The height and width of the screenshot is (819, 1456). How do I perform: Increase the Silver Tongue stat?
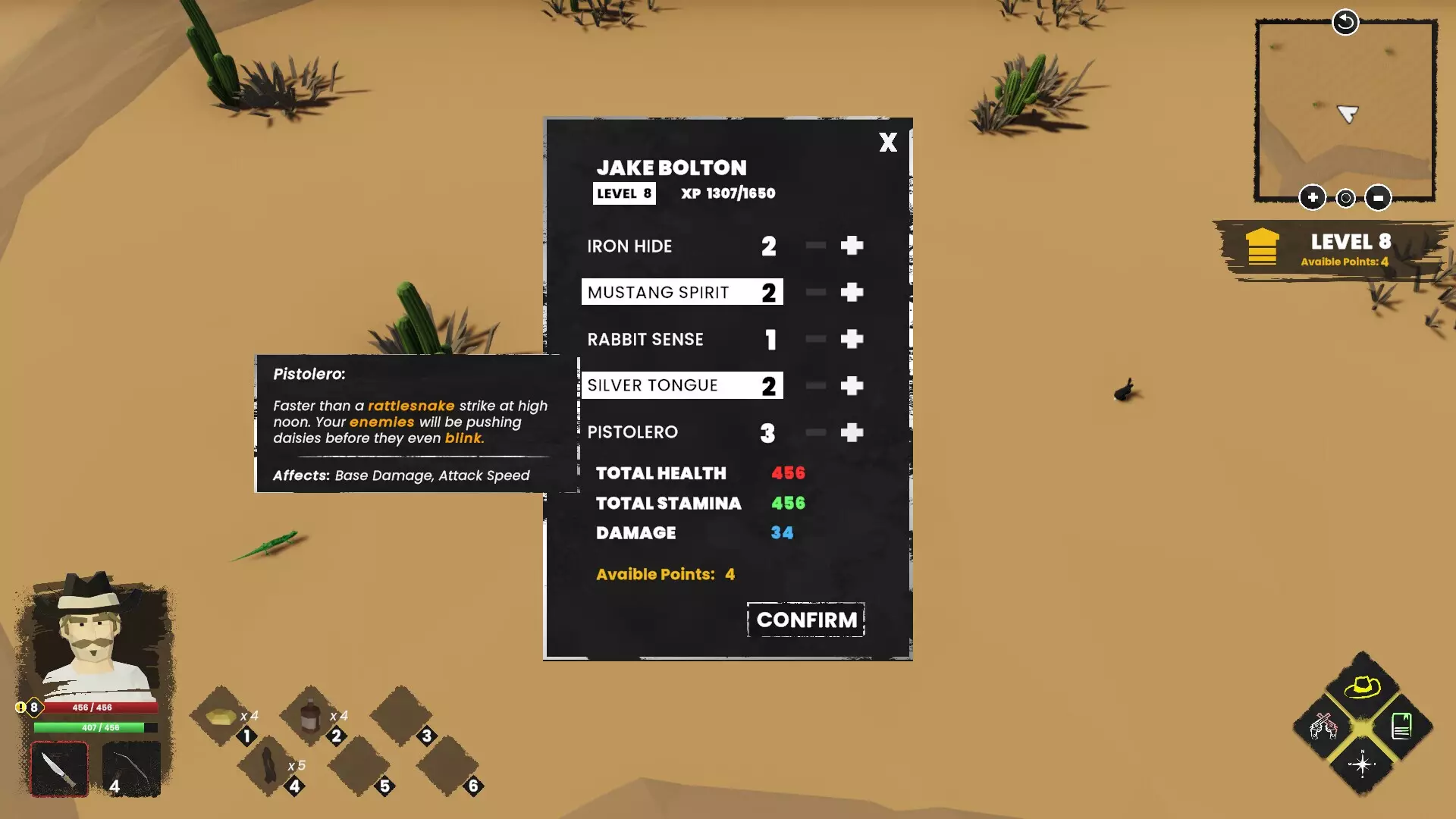click(852, 385)
